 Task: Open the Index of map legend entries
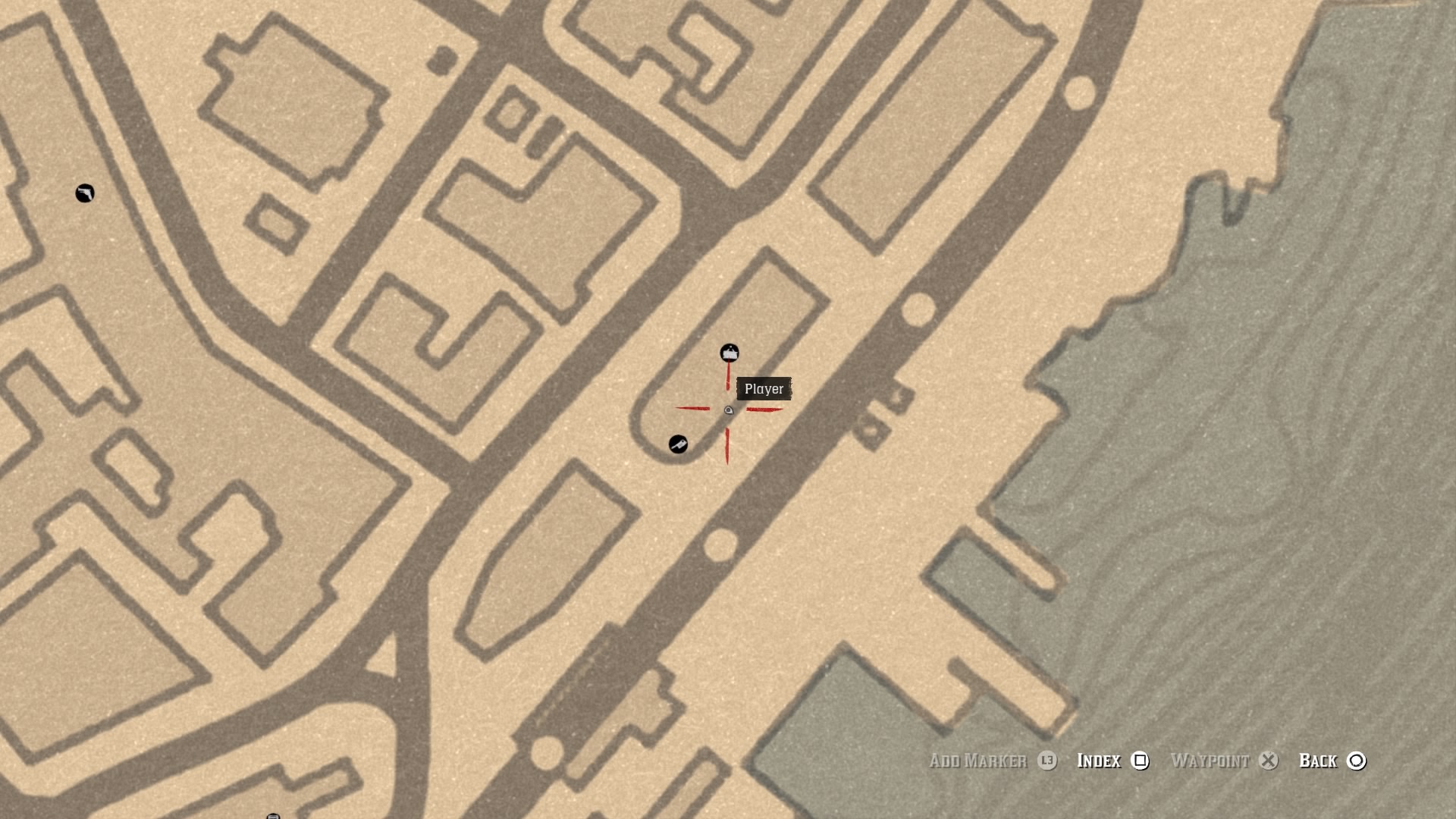tap(1097, 761)
